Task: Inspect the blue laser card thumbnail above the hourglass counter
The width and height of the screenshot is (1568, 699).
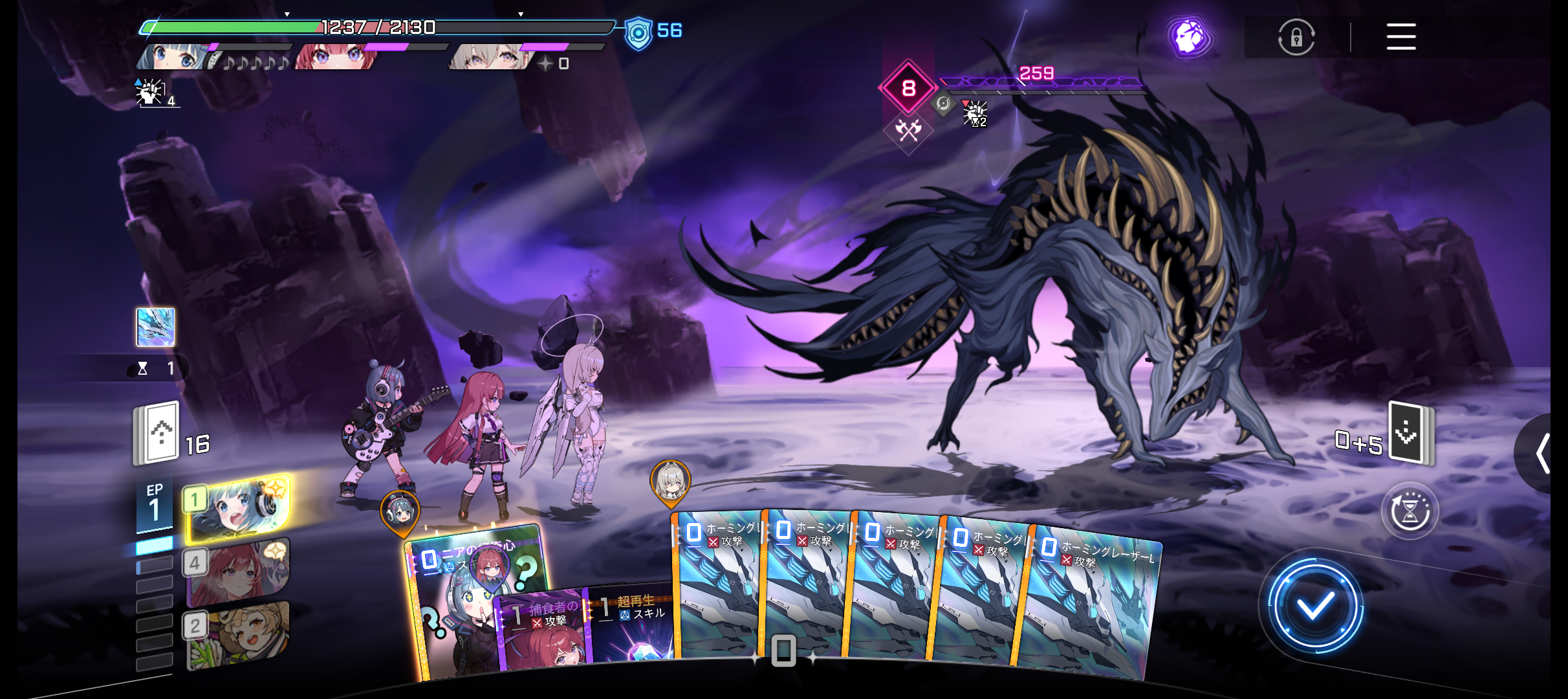Action: point(155,327)
